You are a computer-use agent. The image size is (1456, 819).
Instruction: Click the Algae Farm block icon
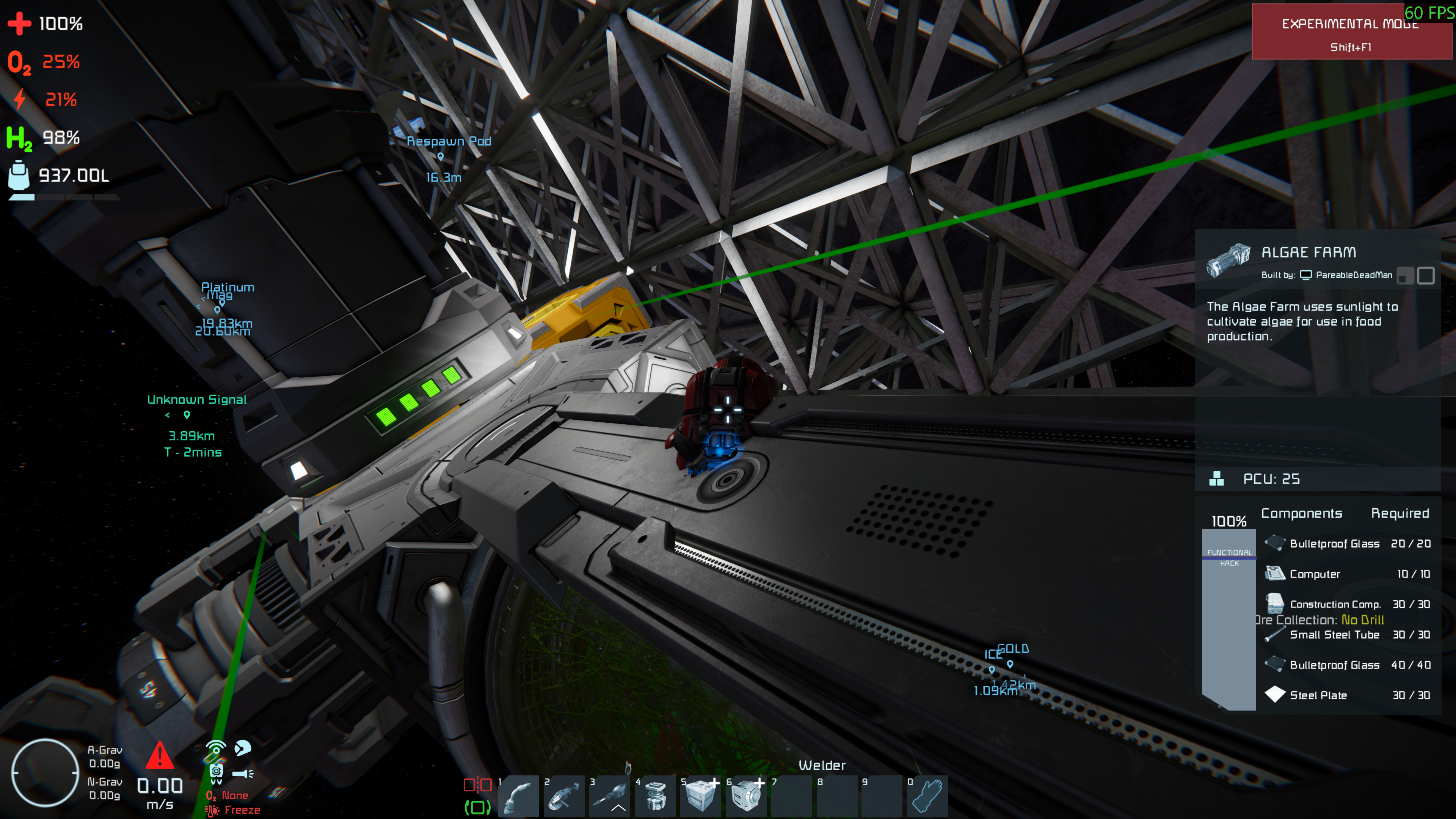tap(1228, 260)
